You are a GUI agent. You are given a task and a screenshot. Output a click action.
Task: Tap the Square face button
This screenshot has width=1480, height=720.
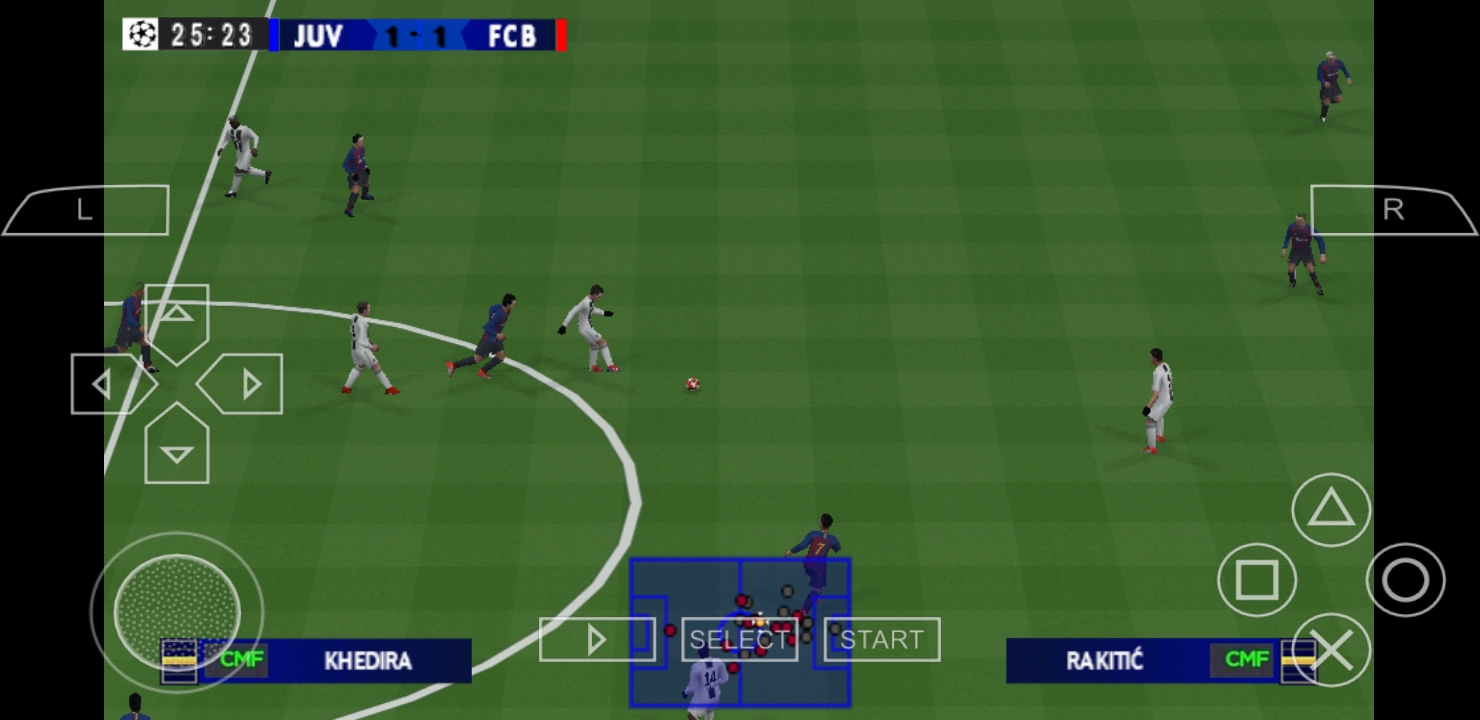click(1257, 580)
